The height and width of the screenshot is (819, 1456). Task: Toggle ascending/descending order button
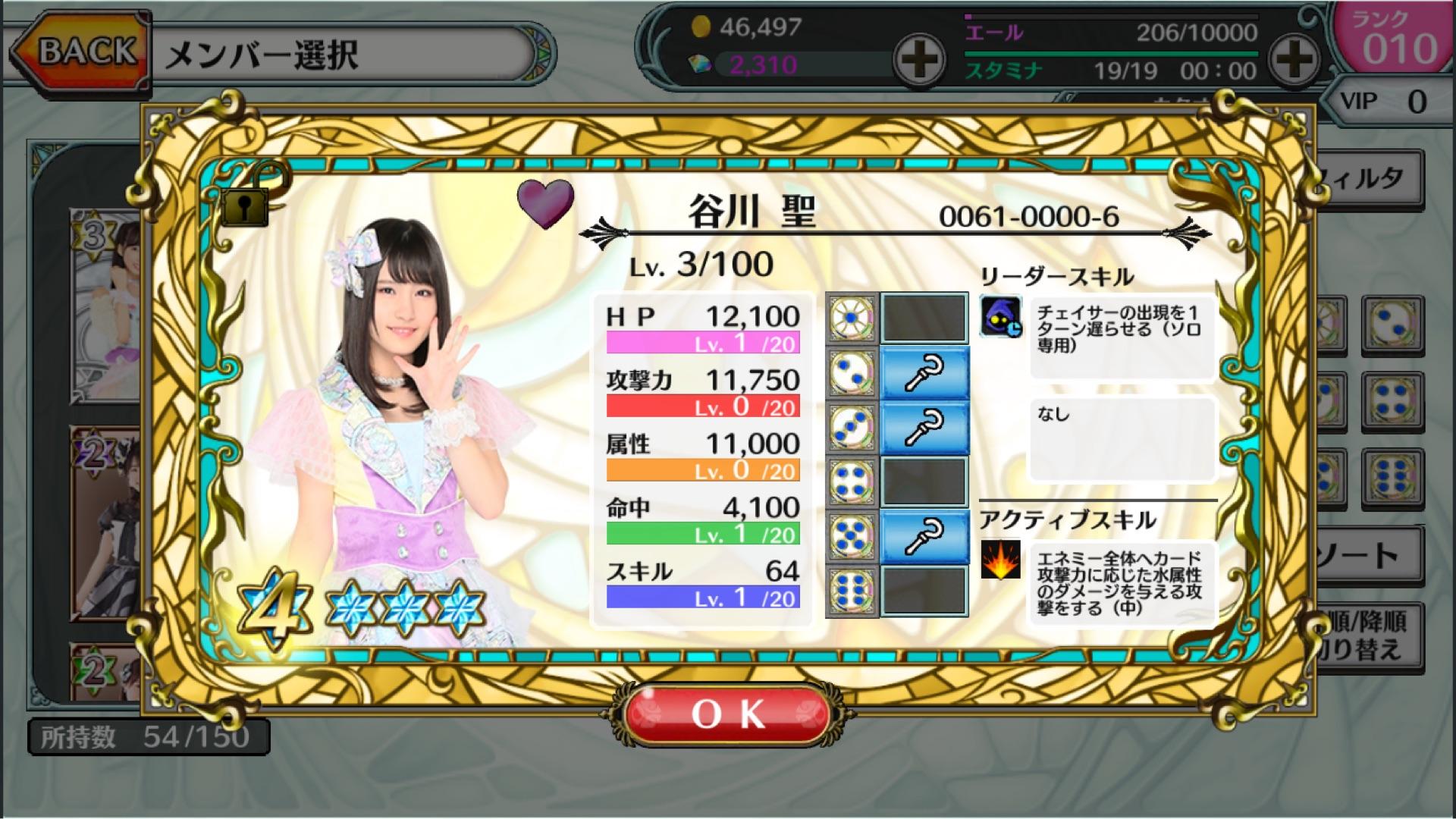[x=1369, y=635]
